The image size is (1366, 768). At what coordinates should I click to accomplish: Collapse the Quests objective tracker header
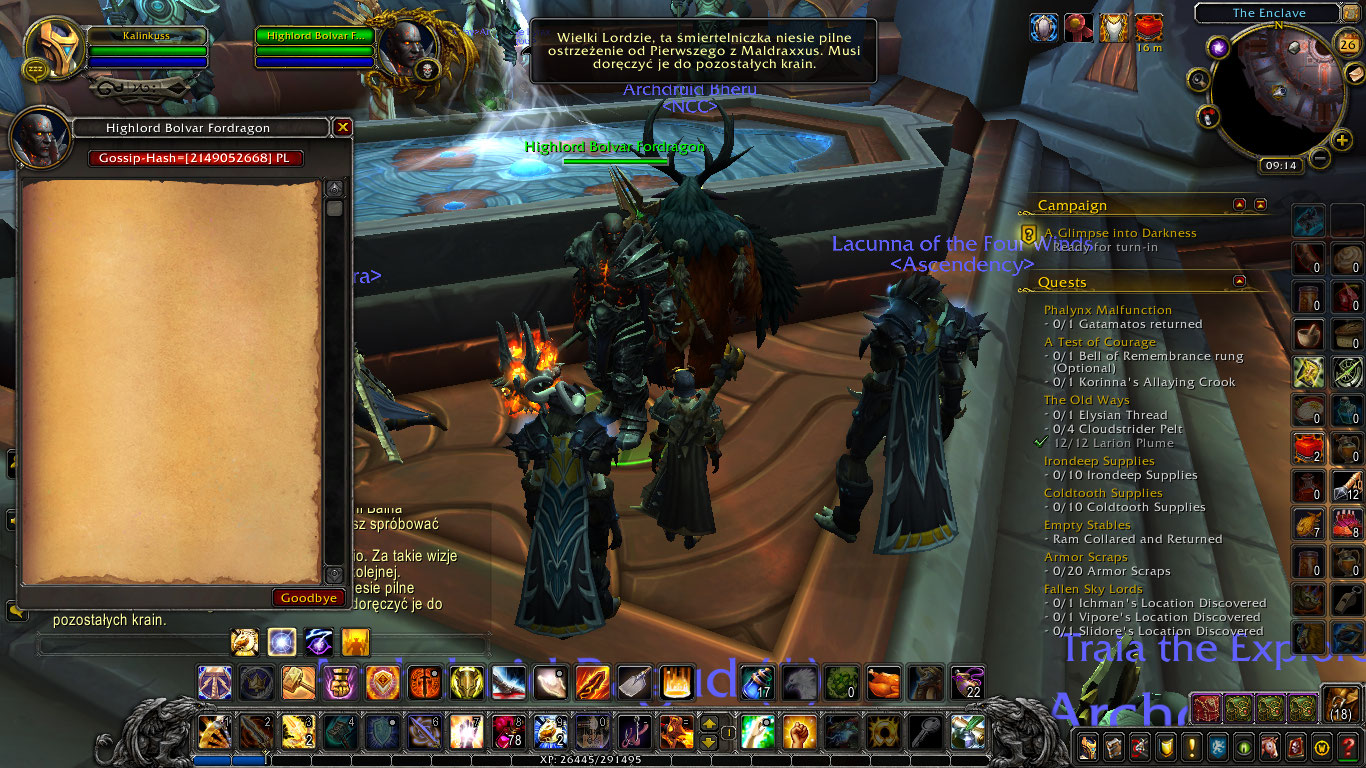pyautogui.click(x=1237, y=282)
